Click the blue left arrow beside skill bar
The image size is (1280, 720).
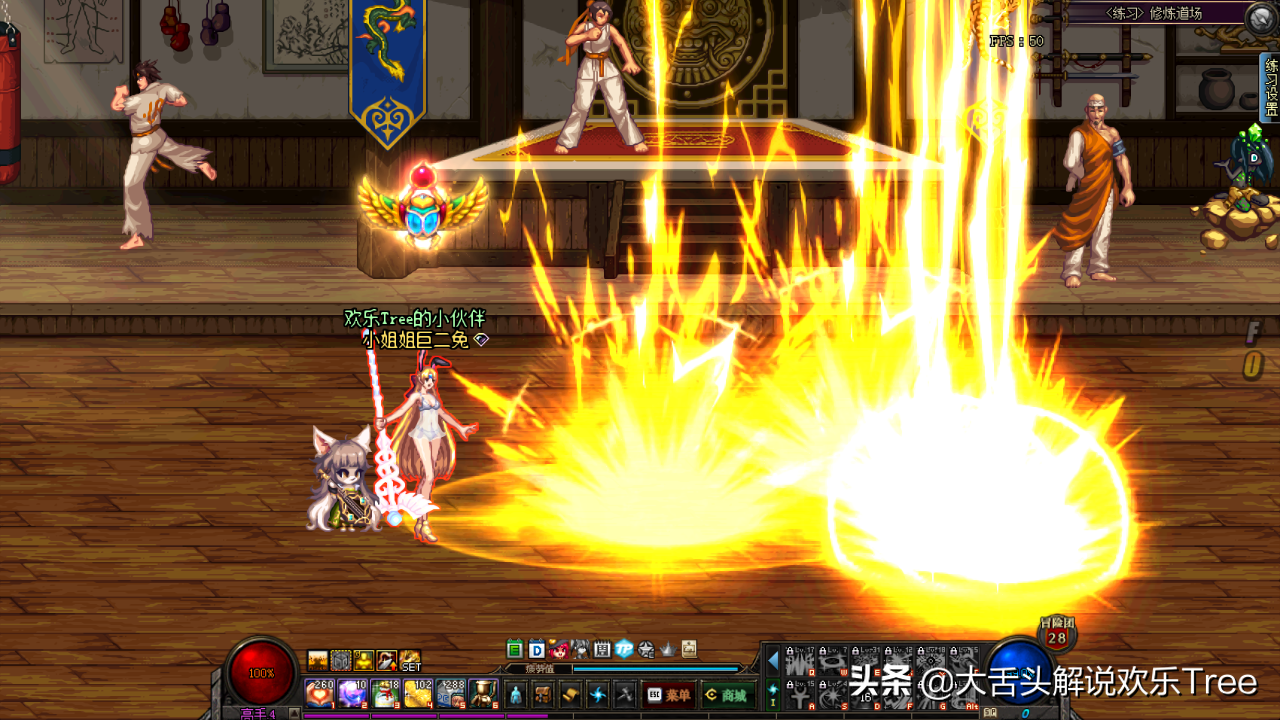(772, 660)
